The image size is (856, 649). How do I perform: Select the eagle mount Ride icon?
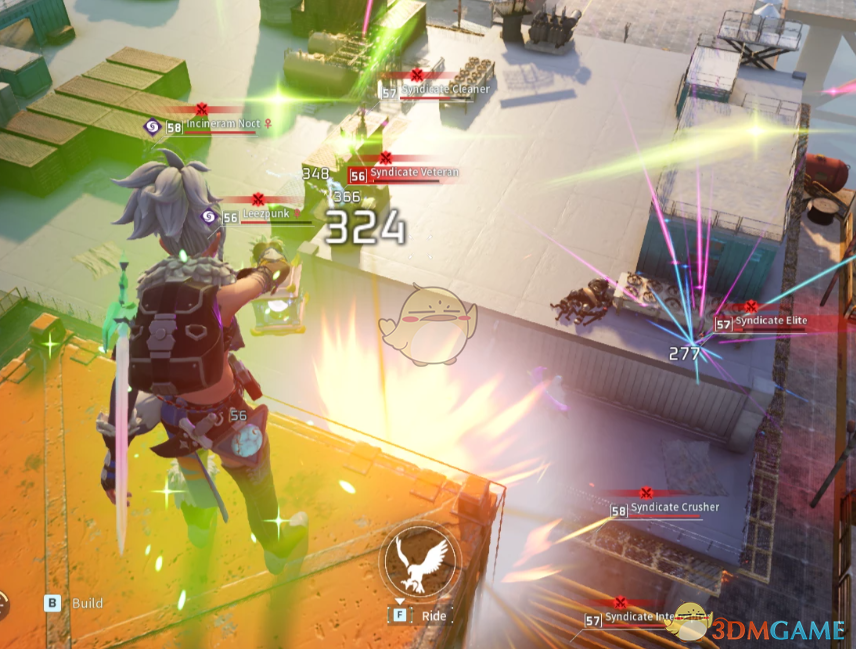click(x=419, y=560)
